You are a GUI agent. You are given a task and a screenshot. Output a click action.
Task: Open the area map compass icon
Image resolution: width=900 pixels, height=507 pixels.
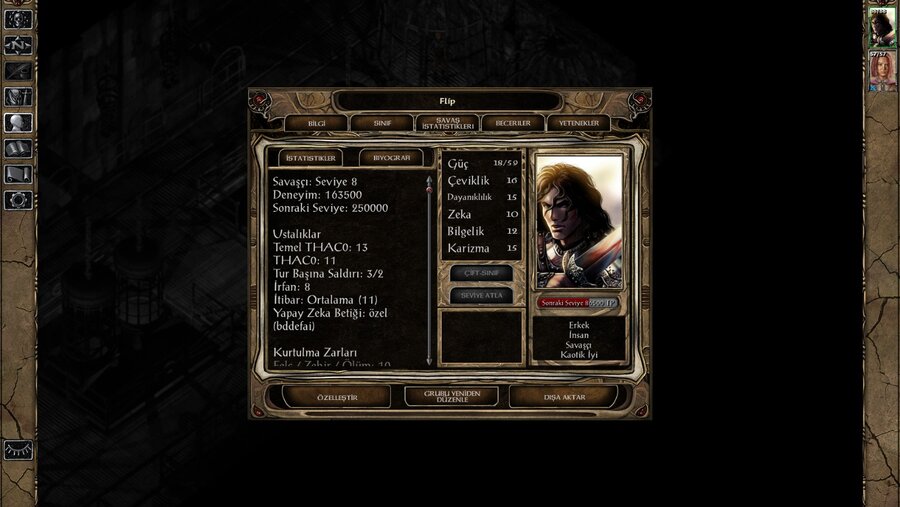(x=18, y=45)
